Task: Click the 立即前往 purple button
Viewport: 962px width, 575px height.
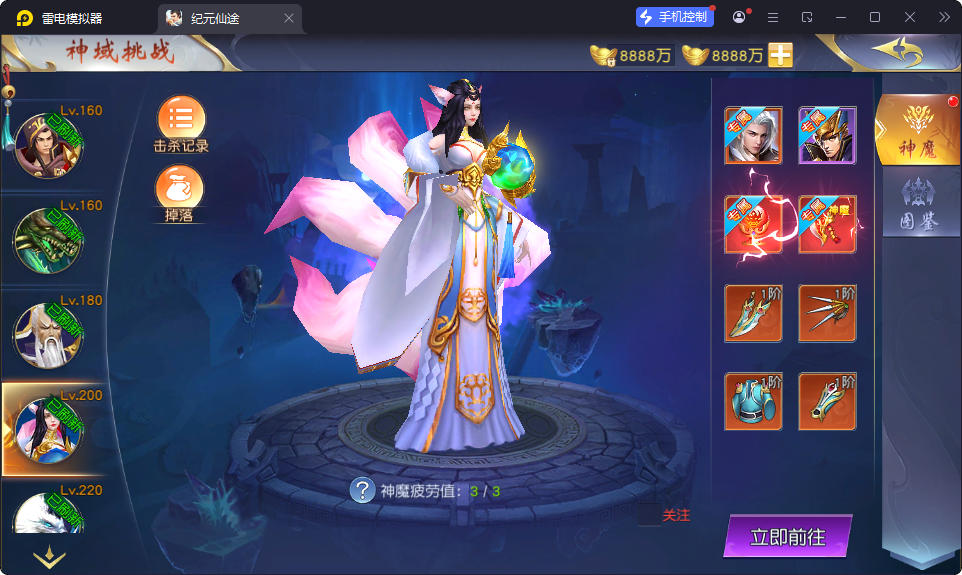Action: [x=788, y=537]
